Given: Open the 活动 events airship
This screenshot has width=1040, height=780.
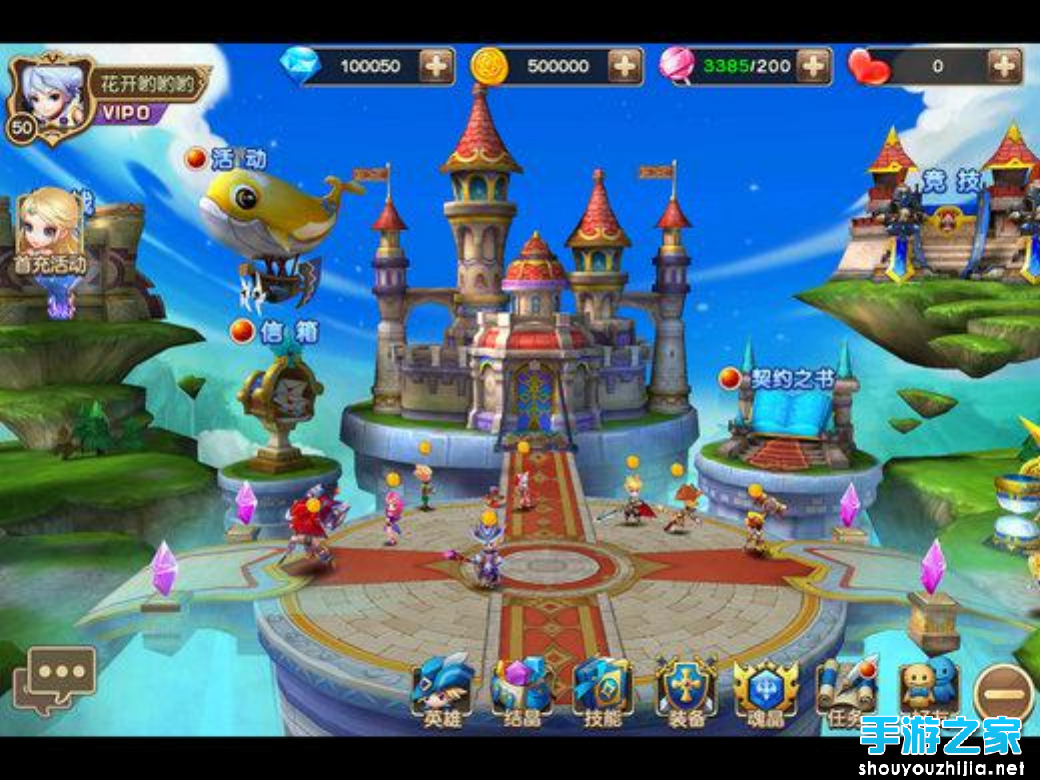Looking at the screenshot, I should [x=265, y=215].
